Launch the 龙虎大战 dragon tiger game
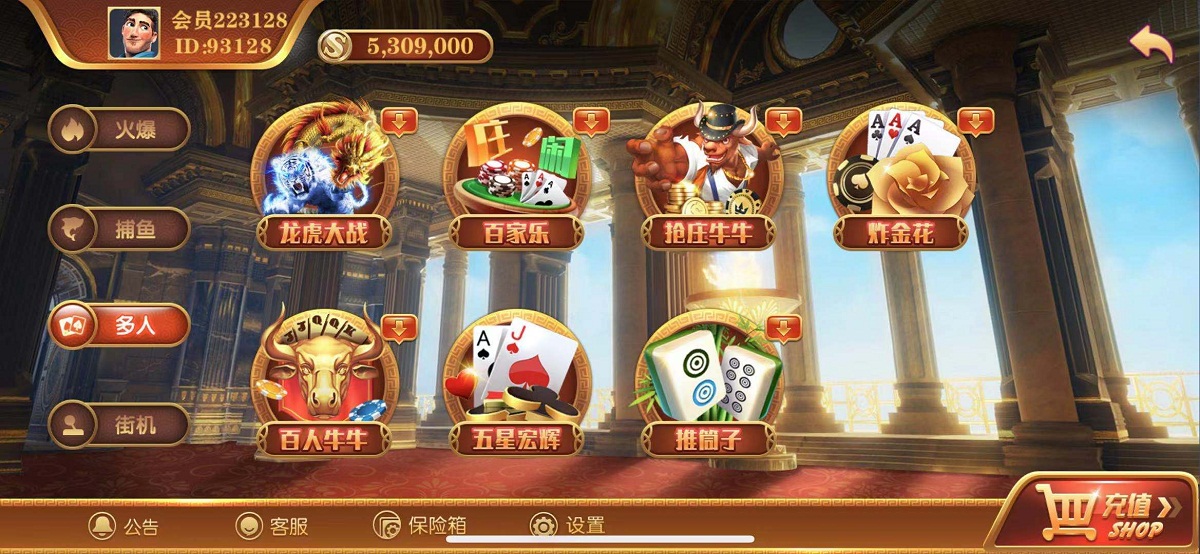The width and height of the screenshot is (1200, 554). [x=323, y=176]
